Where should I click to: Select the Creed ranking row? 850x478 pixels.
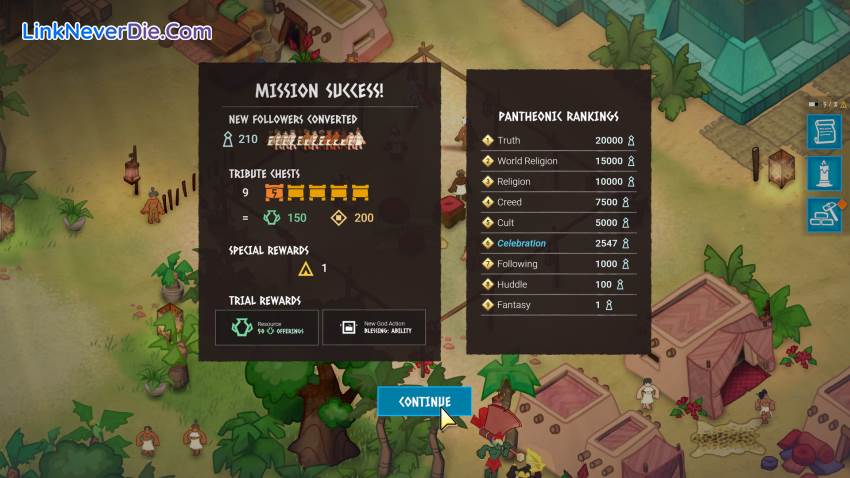(558, 202)
